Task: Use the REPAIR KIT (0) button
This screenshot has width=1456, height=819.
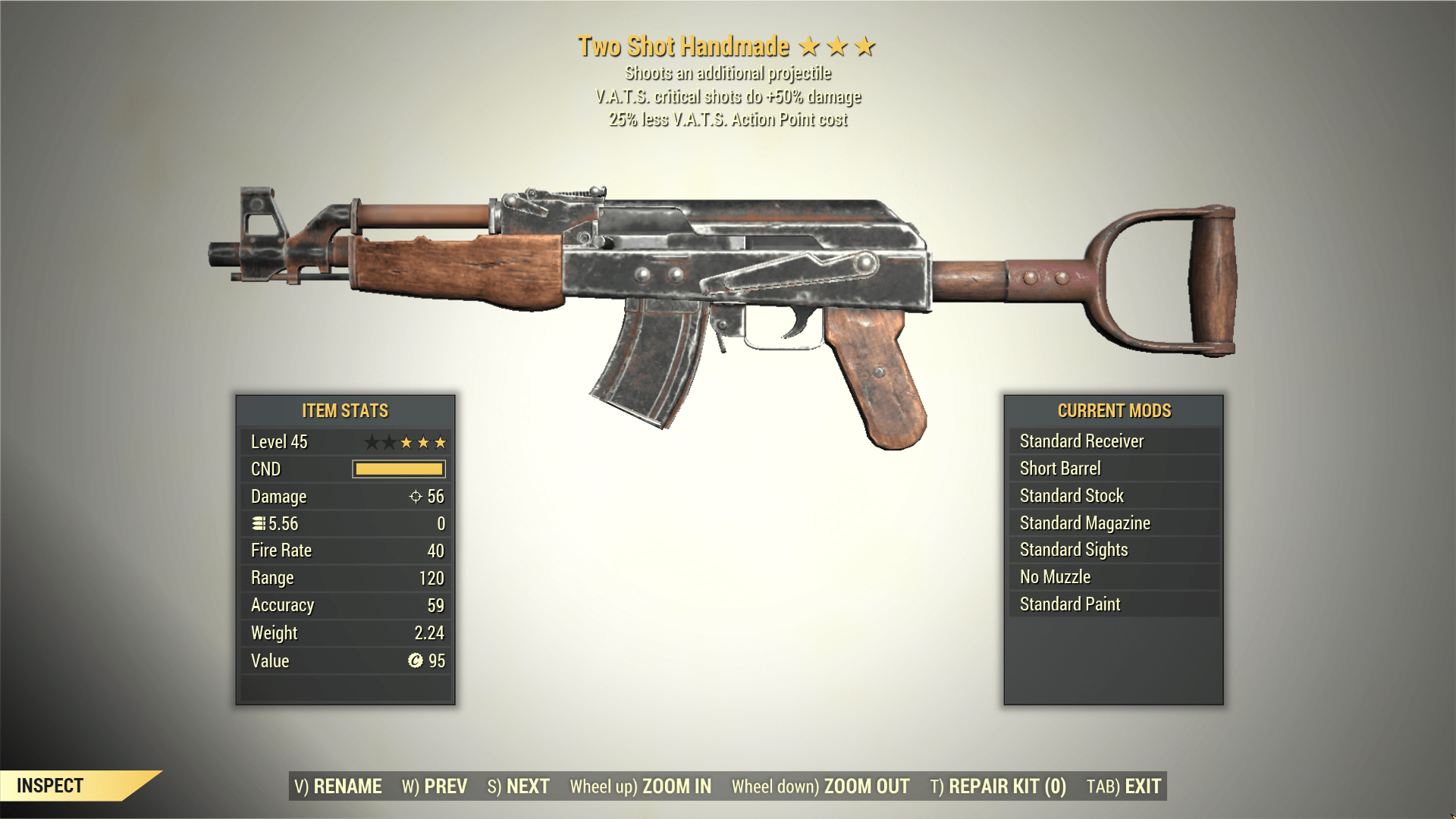Action: coord(998,786)
